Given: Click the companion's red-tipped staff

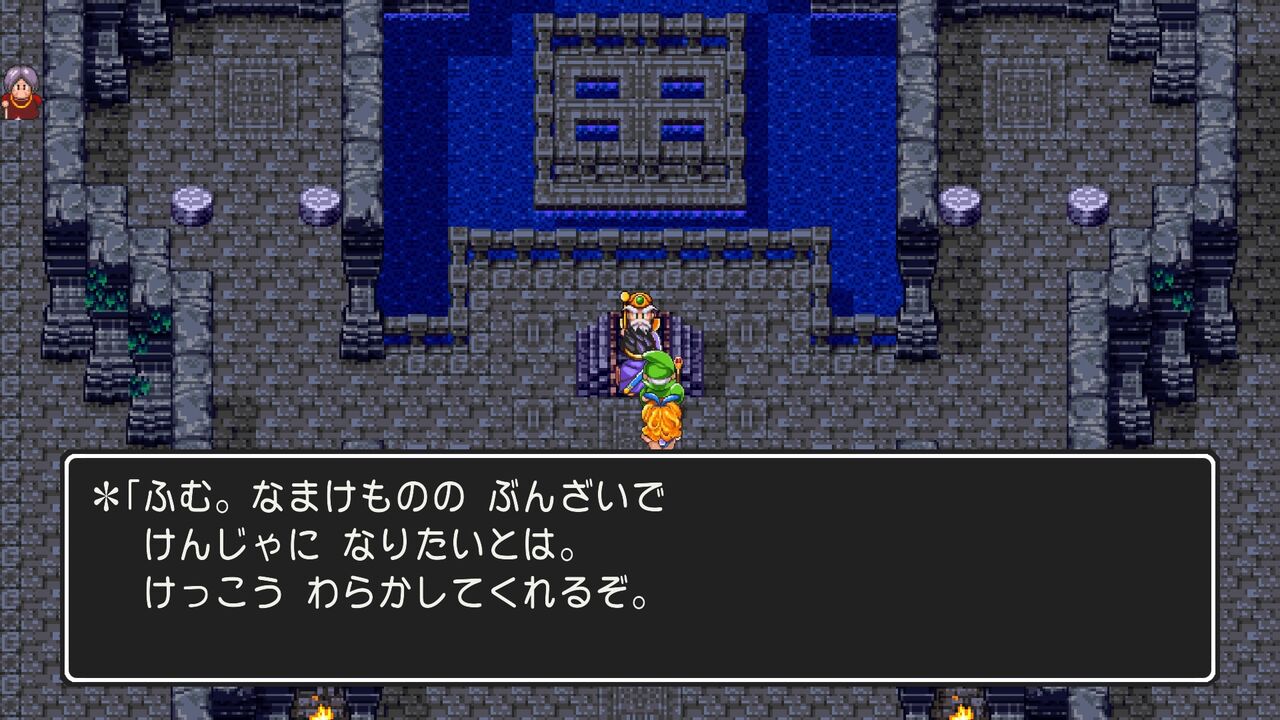Looking at the screenshot, I should click(678, 362).
